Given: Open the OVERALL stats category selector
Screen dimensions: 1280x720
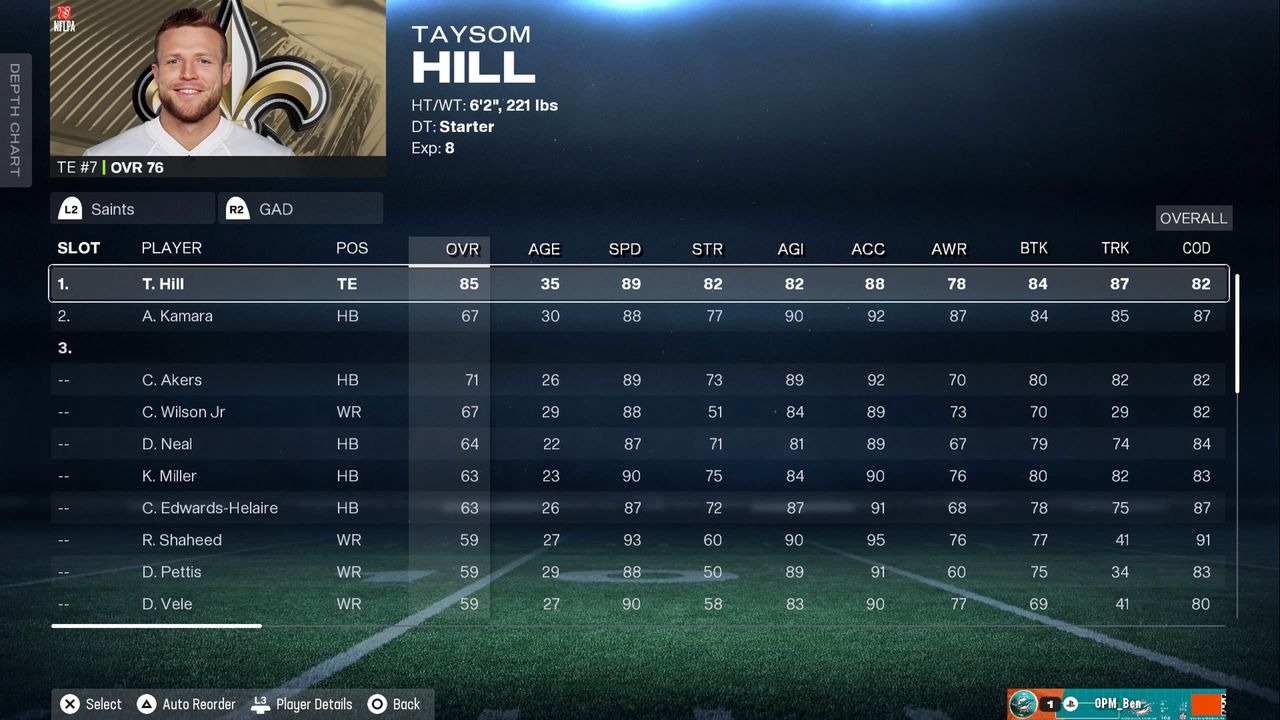Looking at the screenshot, I should coord(1193,218).
